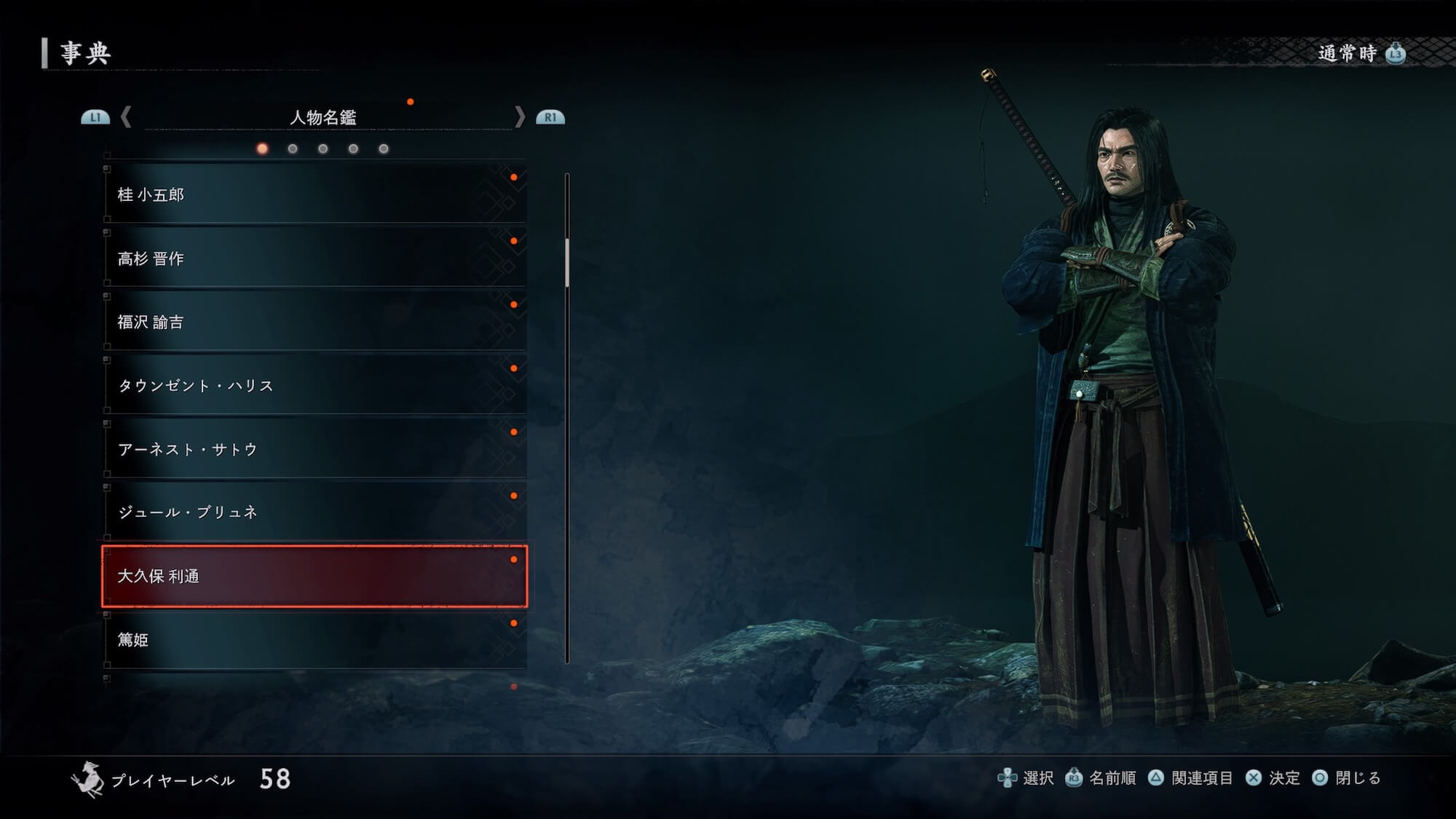Open the 篤姫 character entry
Image resolution: width=1456 pixels, height=819 pixels.
(x=314, y=639)
